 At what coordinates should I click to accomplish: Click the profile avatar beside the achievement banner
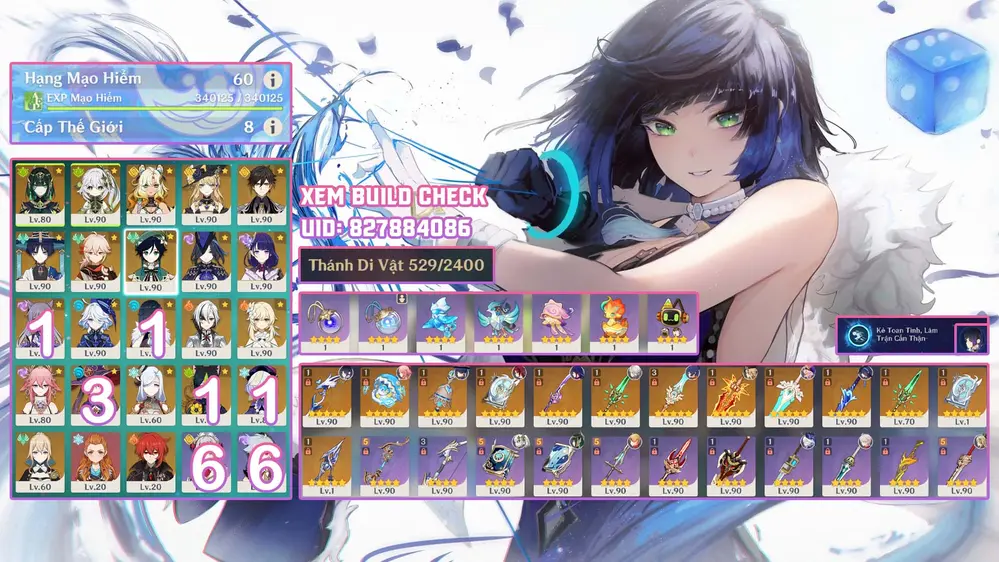pyautogui.click(x=970, y=338)
